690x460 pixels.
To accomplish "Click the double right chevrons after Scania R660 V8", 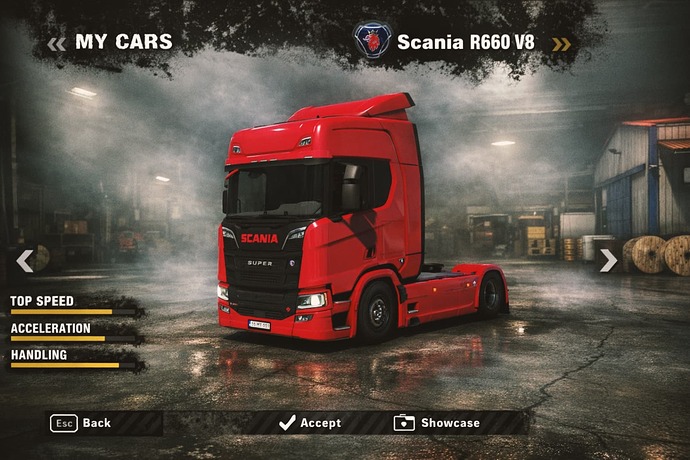I will coord(562,43).
